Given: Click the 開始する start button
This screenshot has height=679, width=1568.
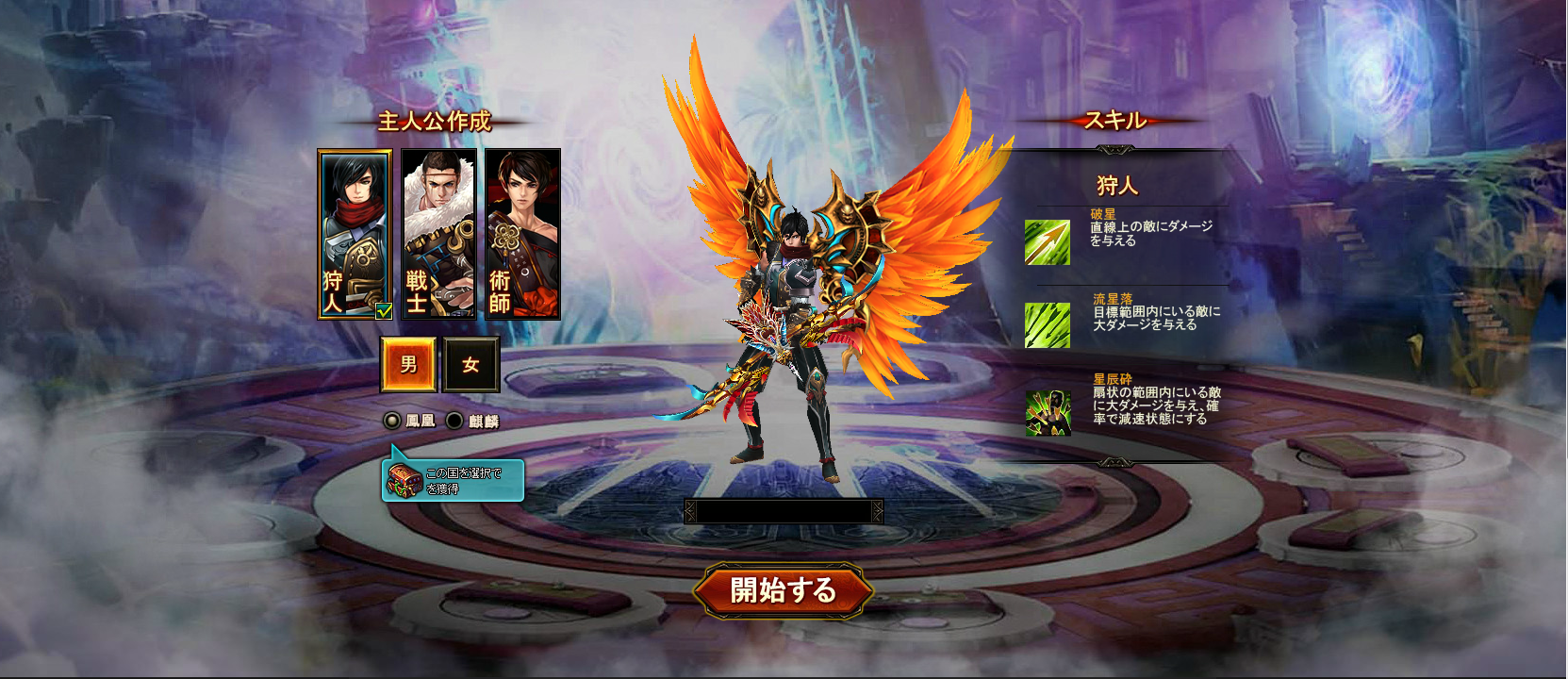Looking at the screenshot, I should coord(783,590).
